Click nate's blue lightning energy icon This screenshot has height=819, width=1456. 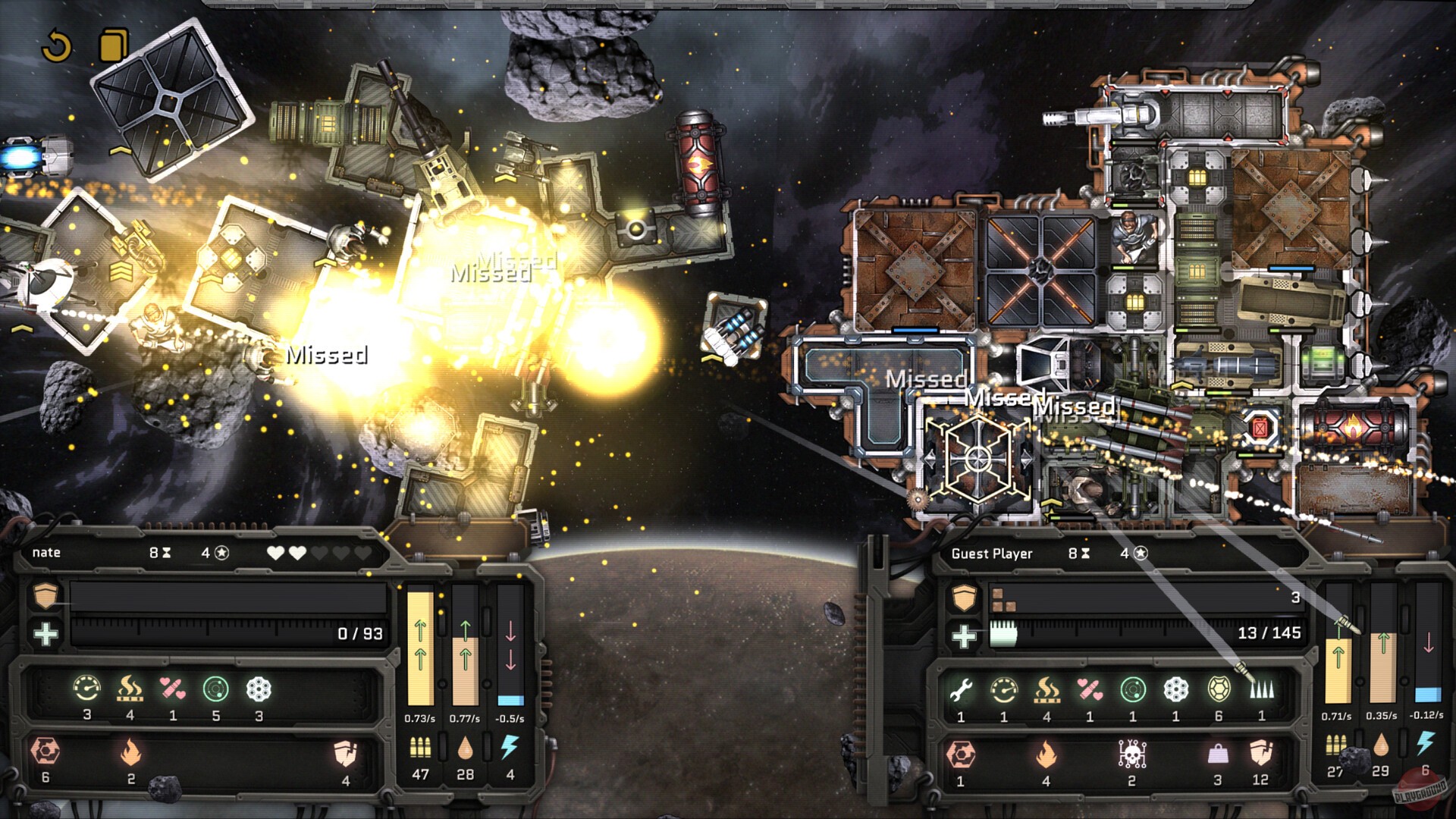(x=510, y=748)
